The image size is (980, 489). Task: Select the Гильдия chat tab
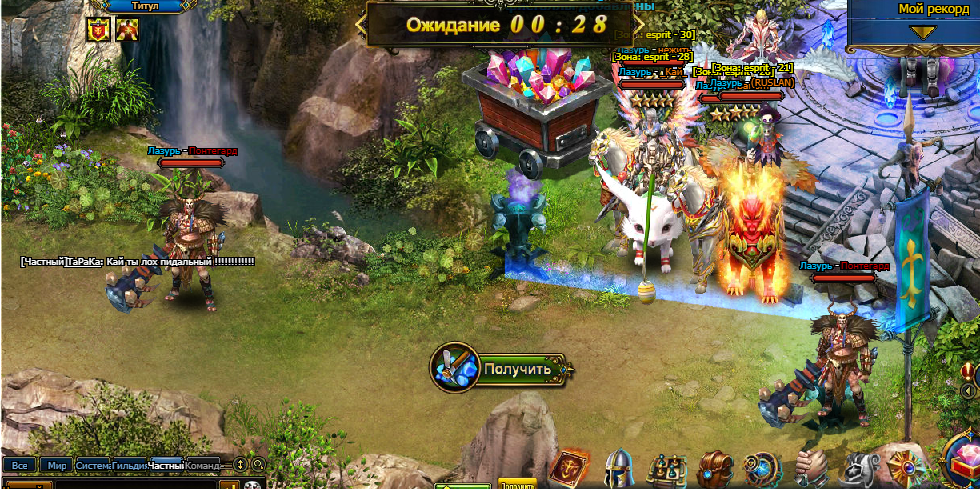coord(129,465)
